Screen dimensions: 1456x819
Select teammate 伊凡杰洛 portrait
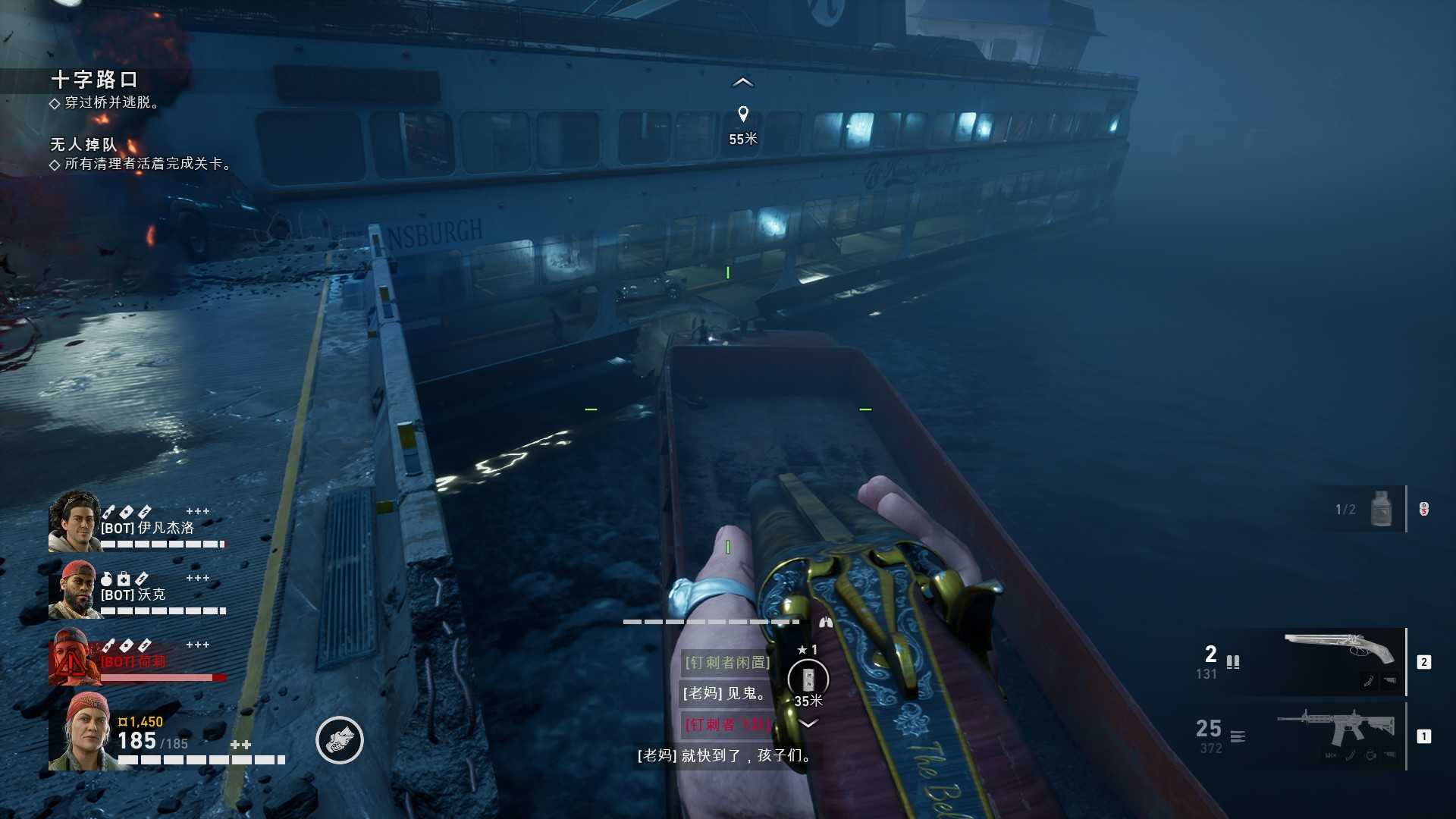point(74,520)
